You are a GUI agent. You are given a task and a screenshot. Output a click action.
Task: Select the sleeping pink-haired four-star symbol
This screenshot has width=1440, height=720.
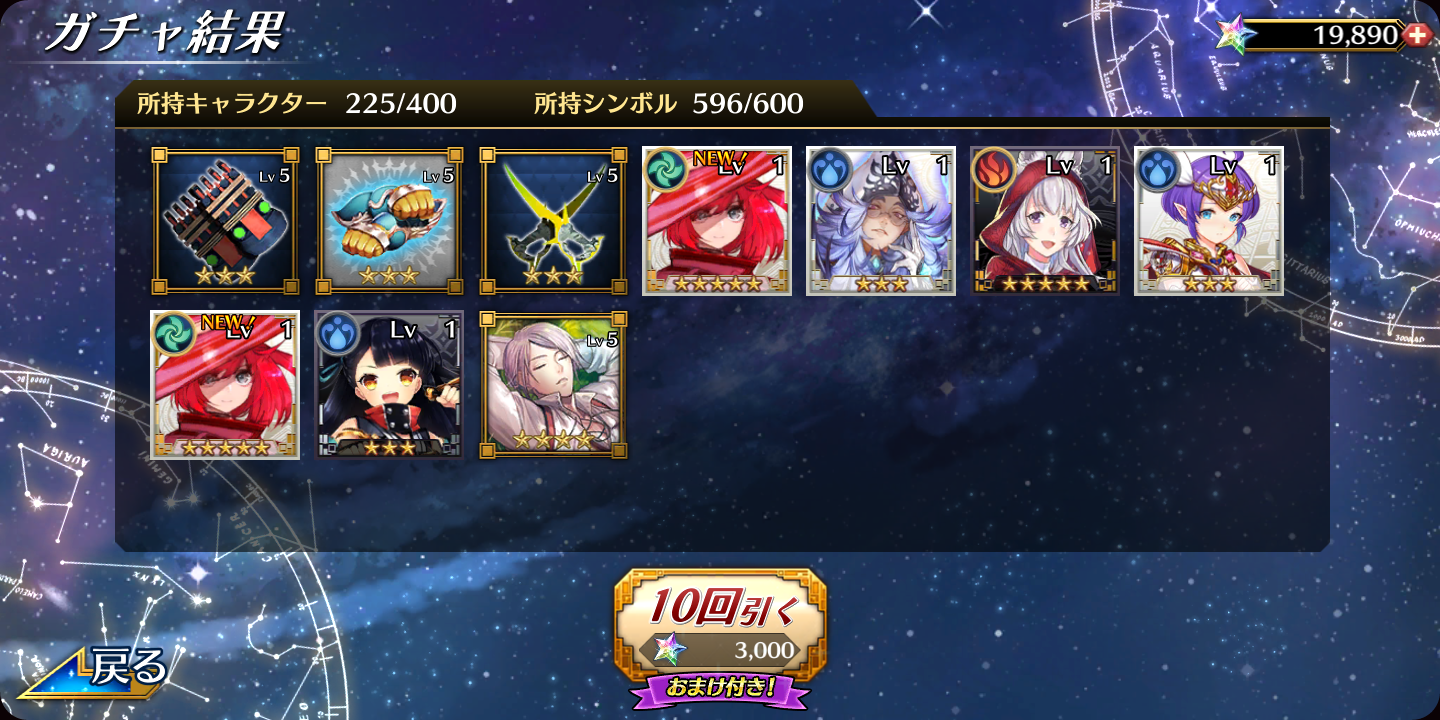[x=553, y=385]
